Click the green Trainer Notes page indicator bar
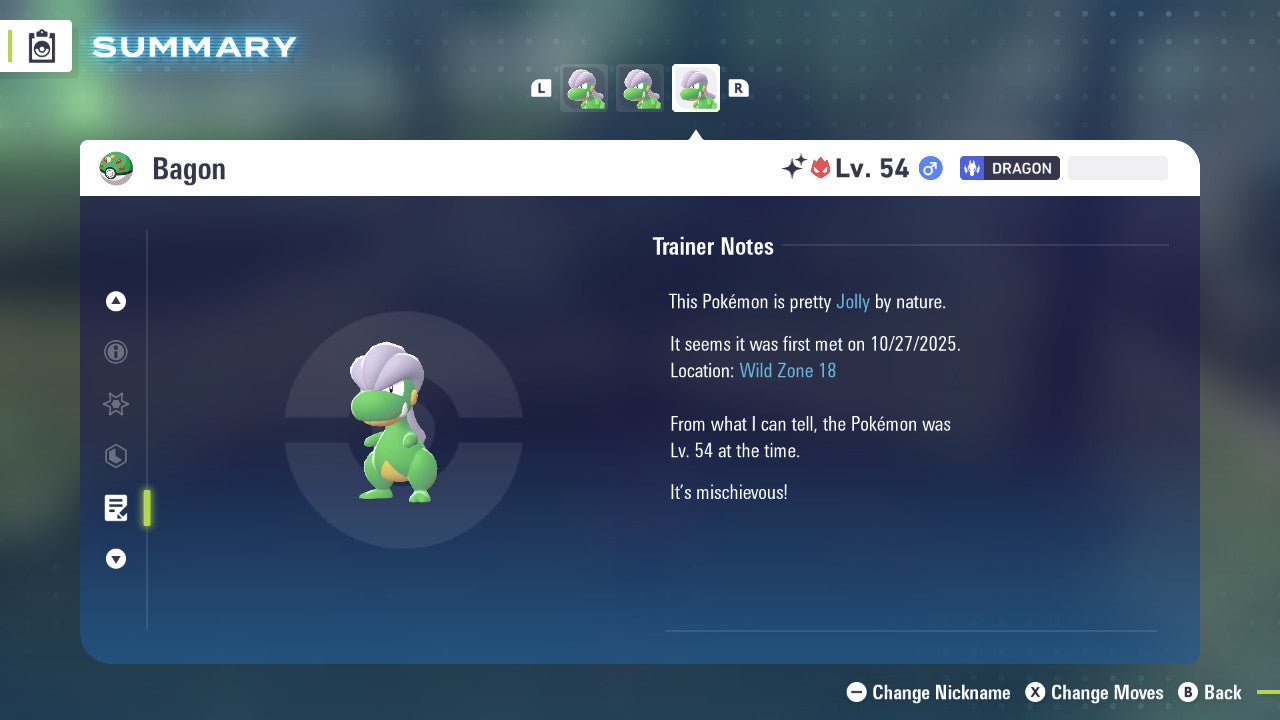The image size is (1280, 720). coord(147,508)
